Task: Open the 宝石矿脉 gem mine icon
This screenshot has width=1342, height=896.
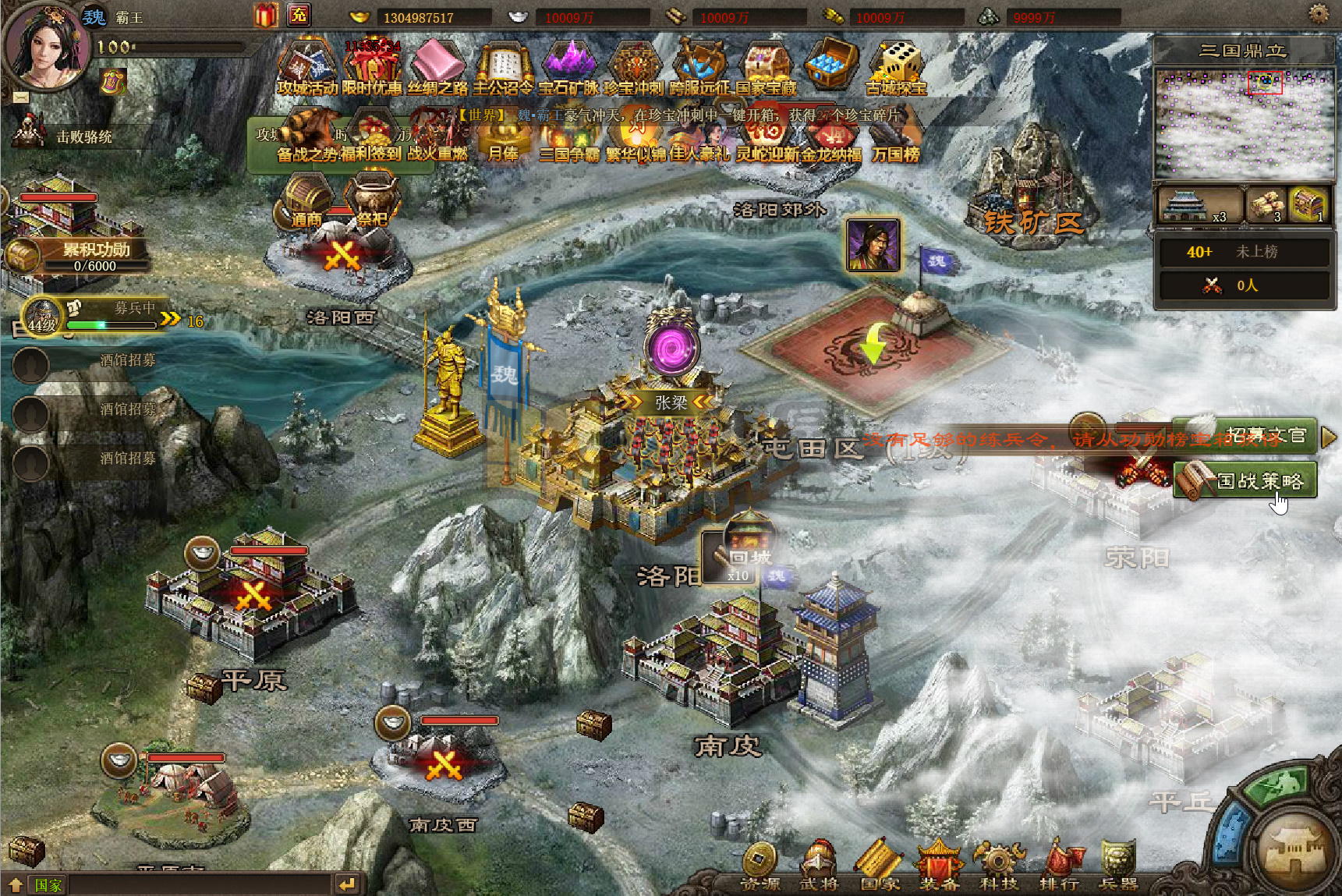Action: pyautogui.click(x=568, y=68)
